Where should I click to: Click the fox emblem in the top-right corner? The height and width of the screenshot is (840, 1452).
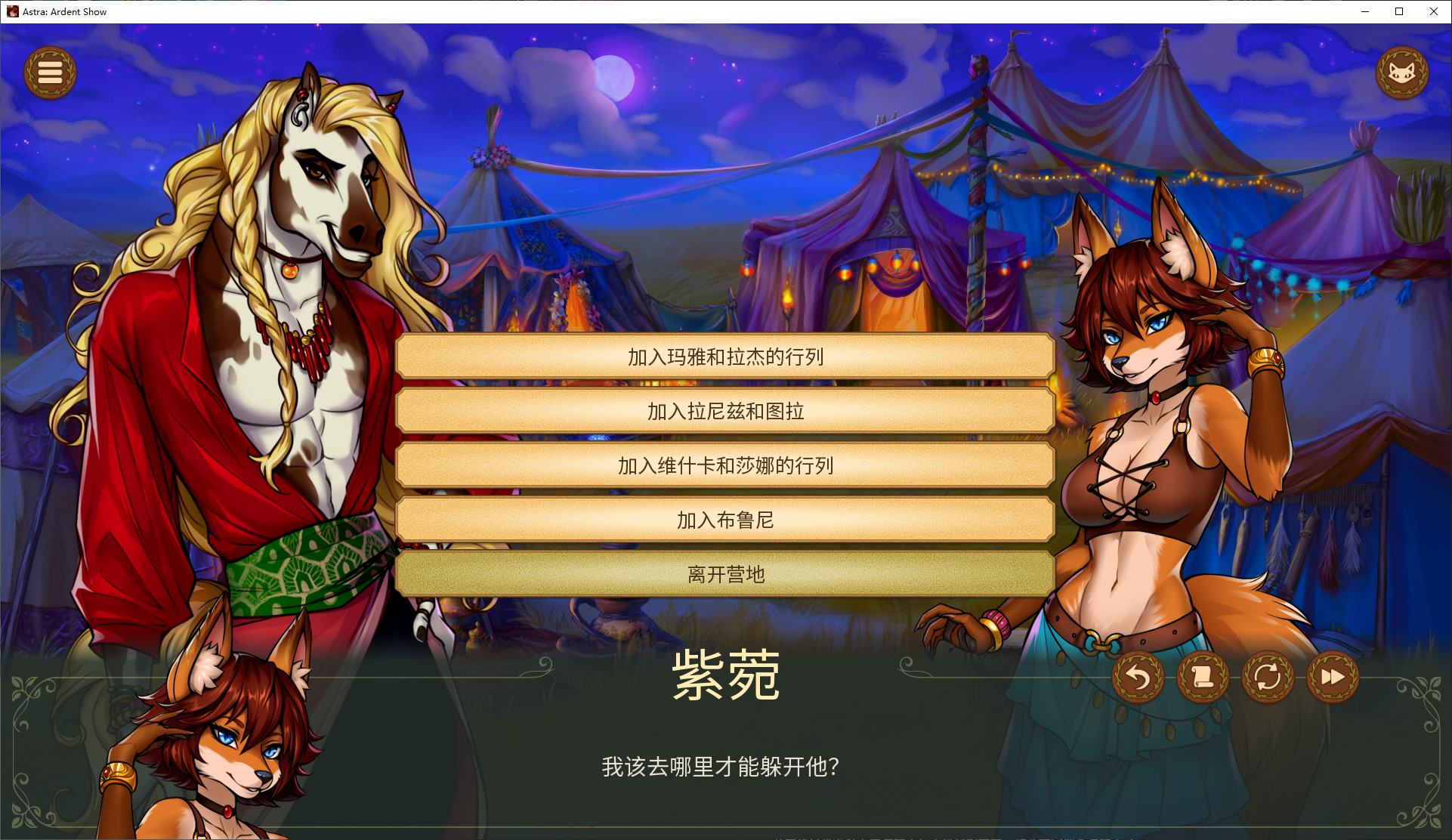[x=1401, y=73]
